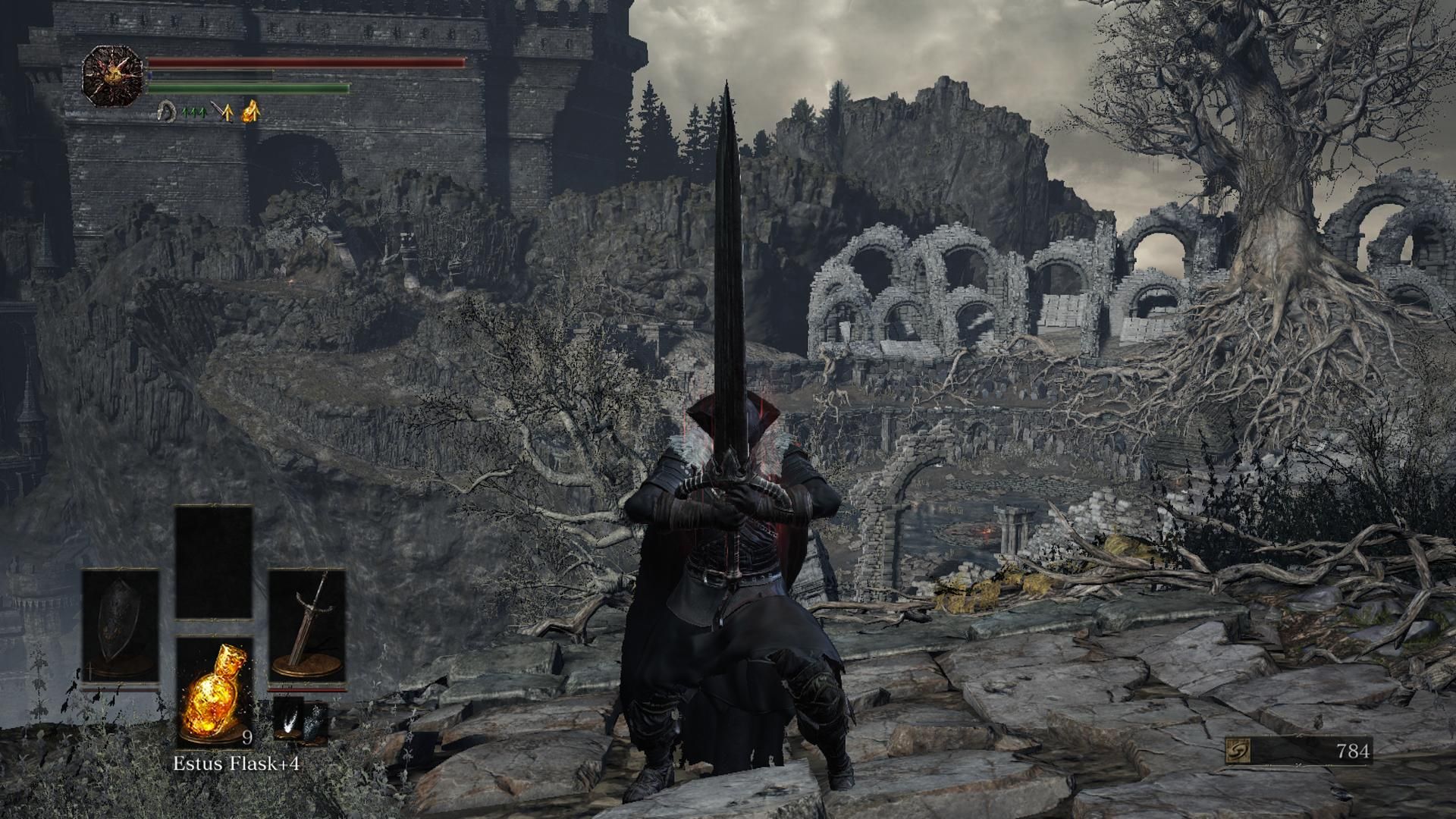1456x819 pixels.
Task: Click the left-hand shield equipment slot
Action: click(121, 628)
